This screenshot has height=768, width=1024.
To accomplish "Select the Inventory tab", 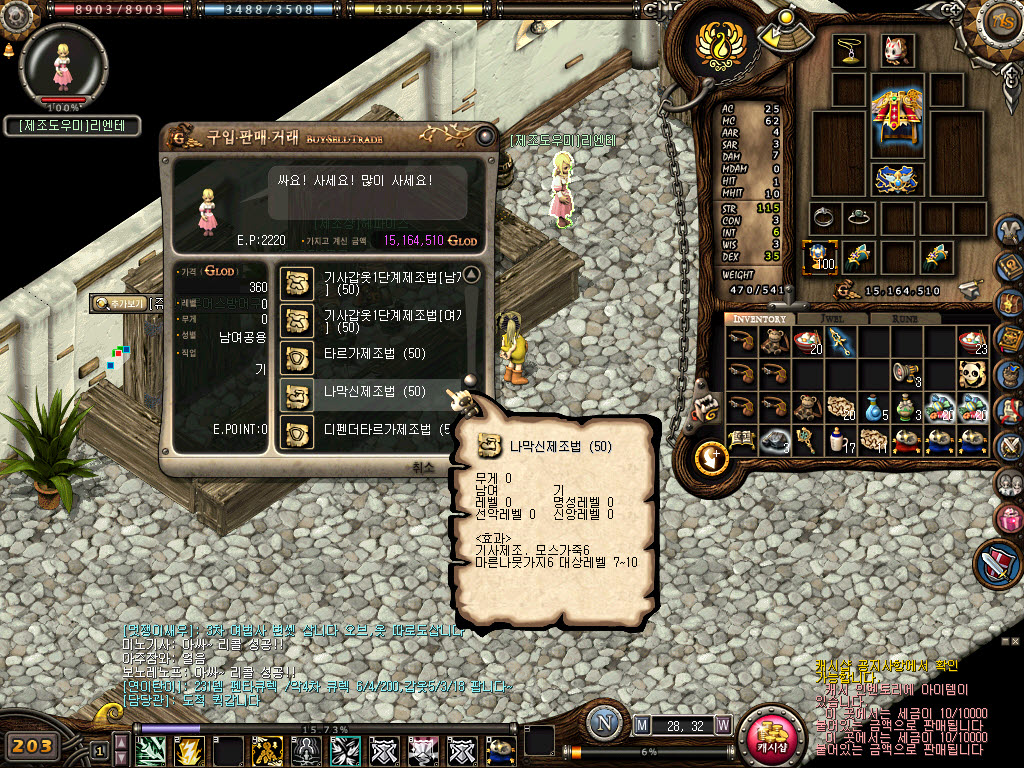I will 759,319.
